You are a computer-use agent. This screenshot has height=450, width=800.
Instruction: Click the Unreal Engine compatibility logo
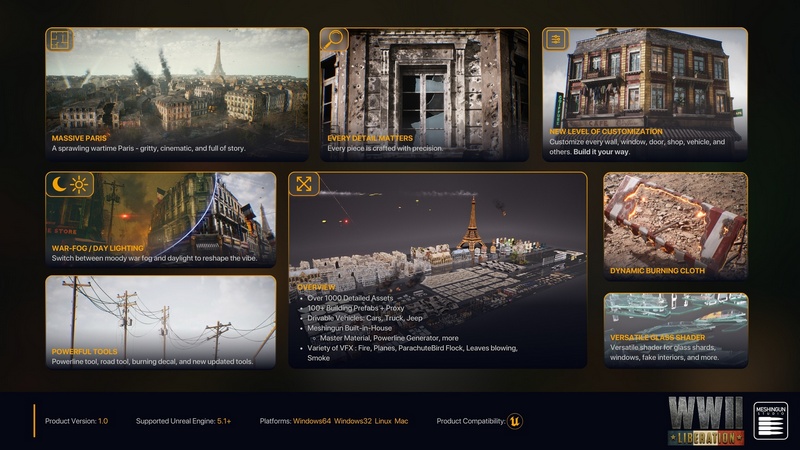tap(515, 421)
